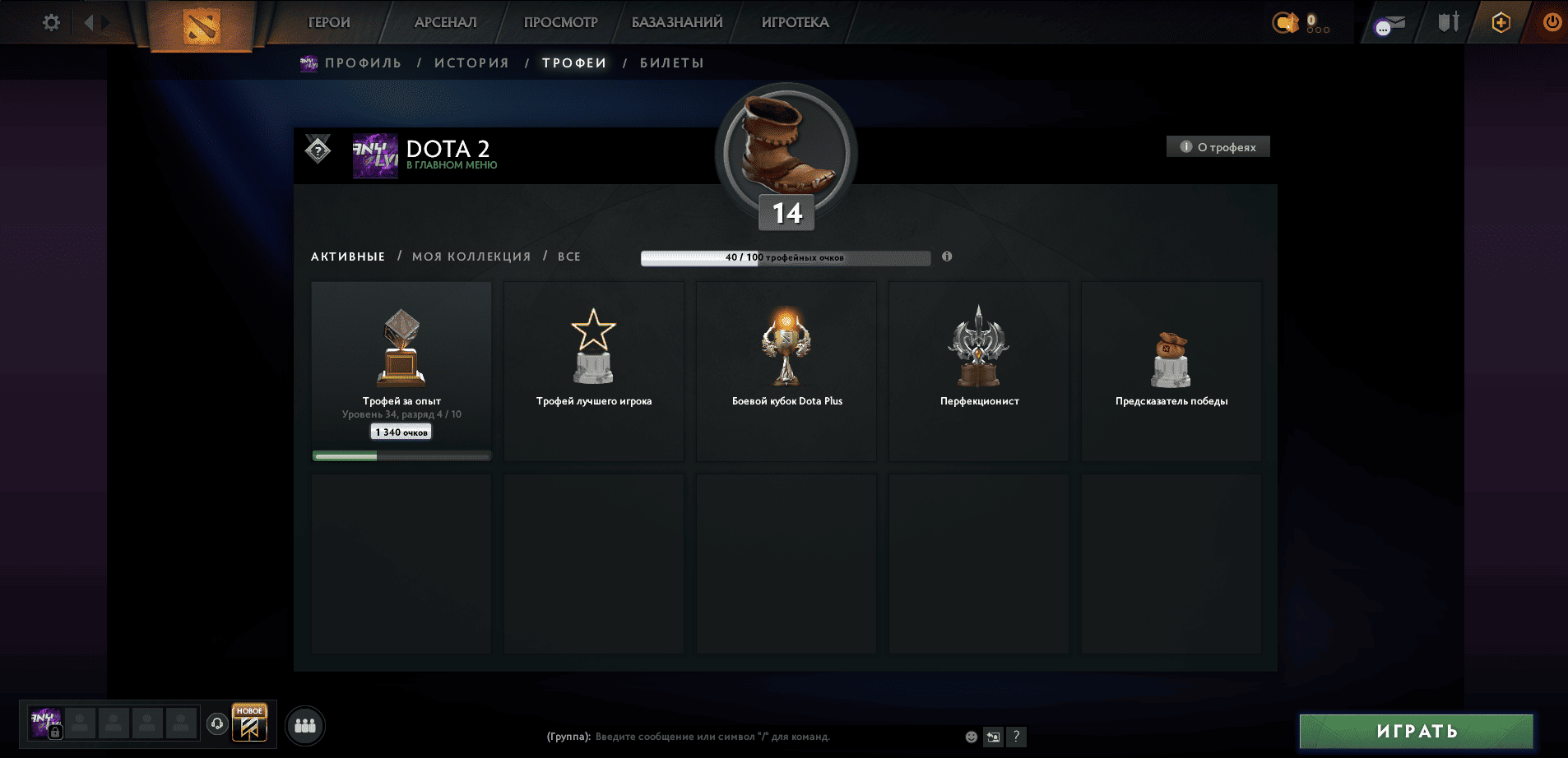
Task: Open the Shards currency icon
Action: (x=1287, y=21)
